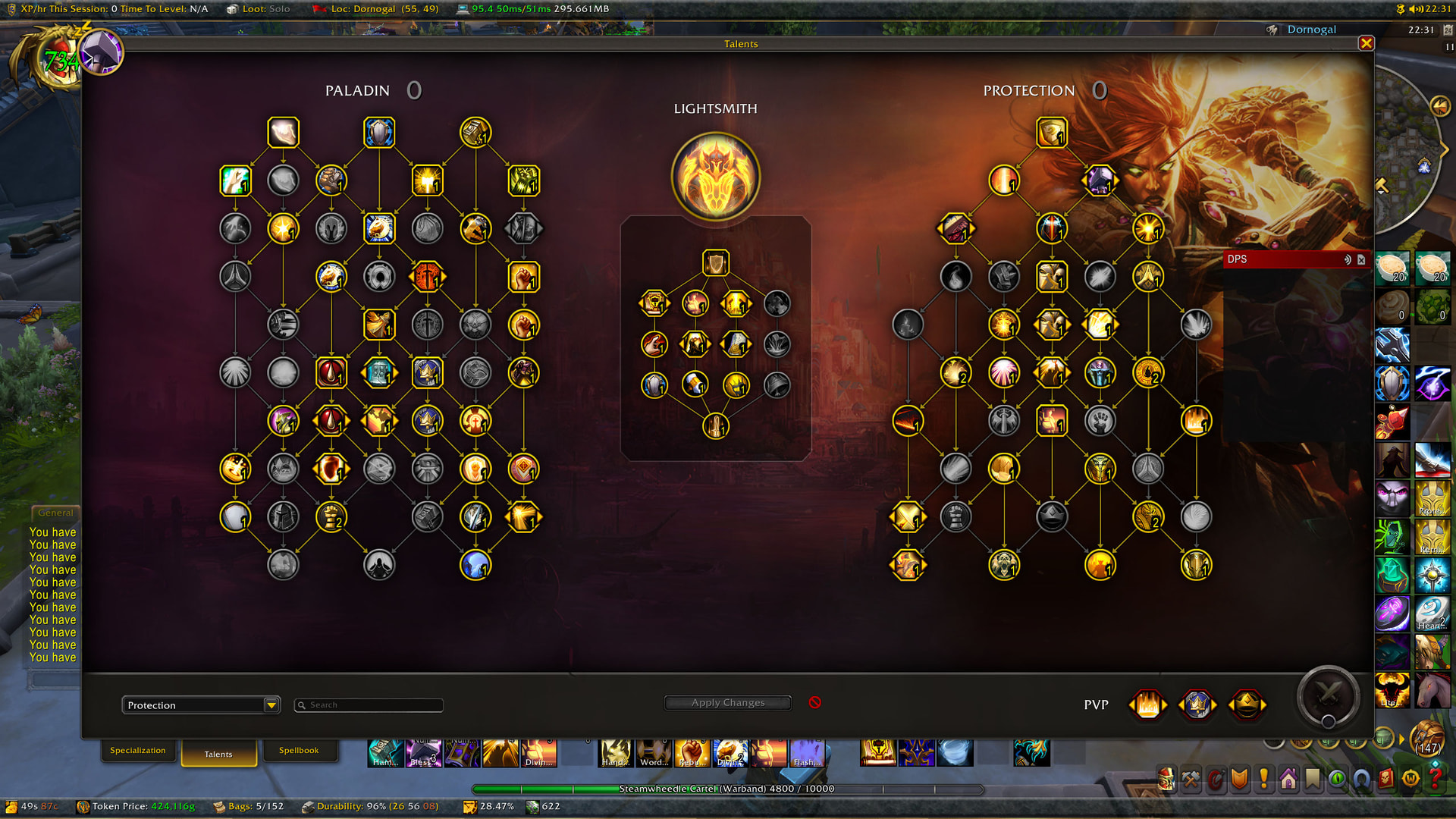Viewport: 1456px width, 819px height.
Task: Switch to the Spellbook tab
Action: pos(300,749)
